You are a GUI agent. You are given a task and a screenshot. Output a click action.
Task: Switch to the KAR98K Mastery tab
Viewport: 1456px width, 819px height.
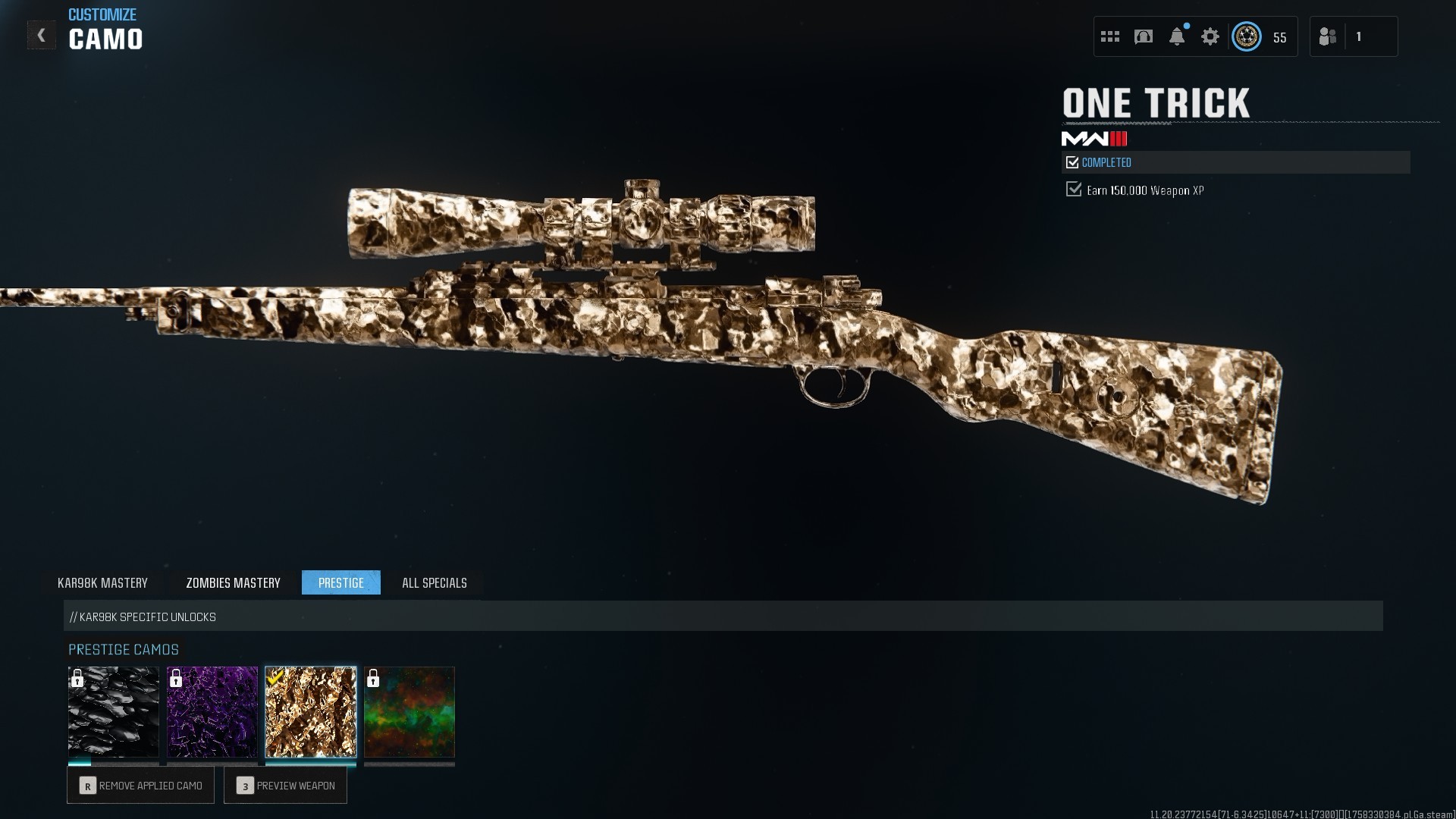(x=102, y=582)
